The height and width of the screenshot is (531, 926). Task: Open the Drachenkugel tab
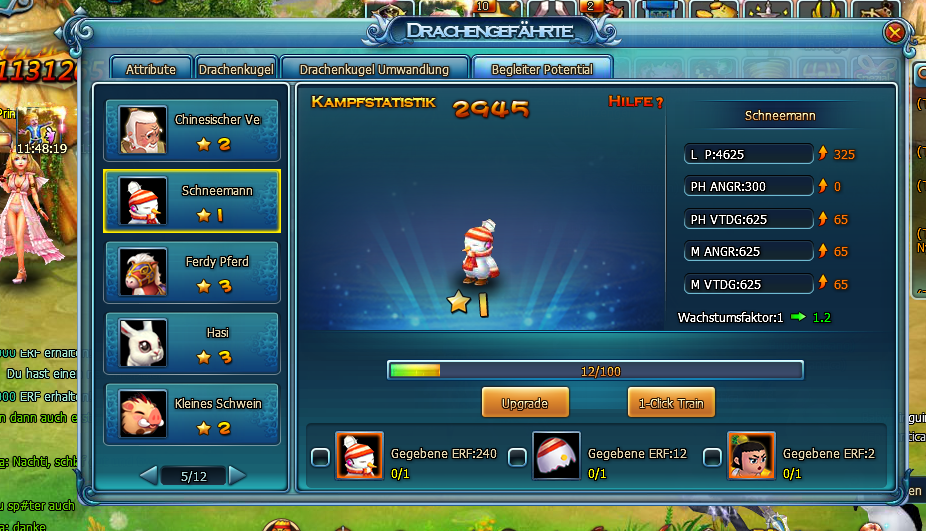(234, 69)
